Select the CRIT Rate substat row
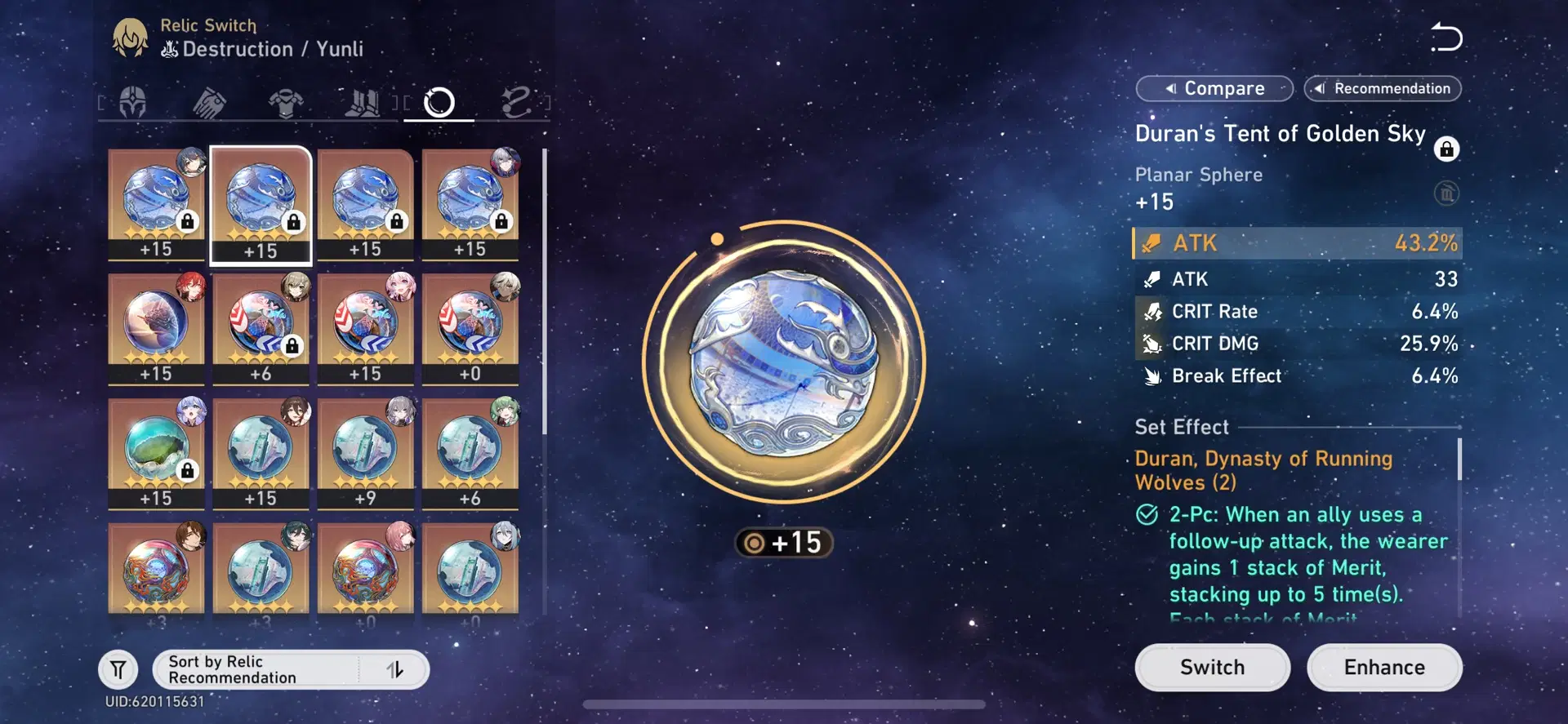 point(1297,311)
